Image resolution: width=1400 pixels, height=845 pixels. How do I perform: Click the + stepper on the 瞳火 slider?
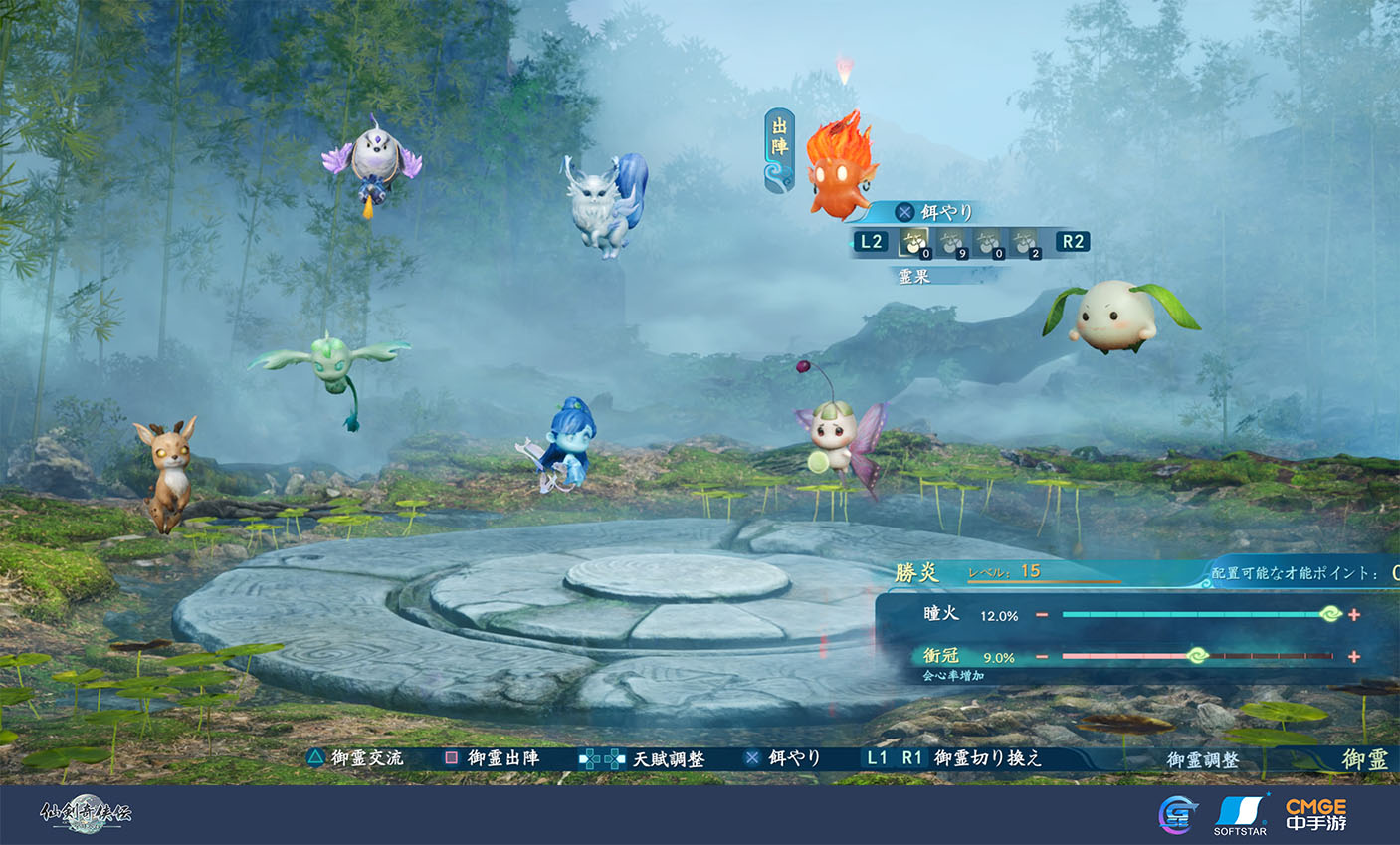coord(1352,616)
